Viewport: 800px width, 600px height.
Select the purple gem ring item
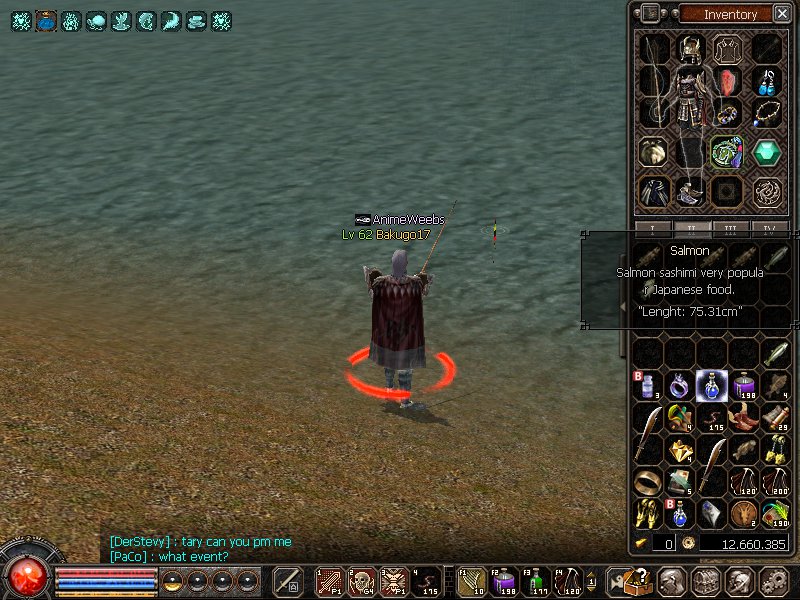[x=679, y=385]
